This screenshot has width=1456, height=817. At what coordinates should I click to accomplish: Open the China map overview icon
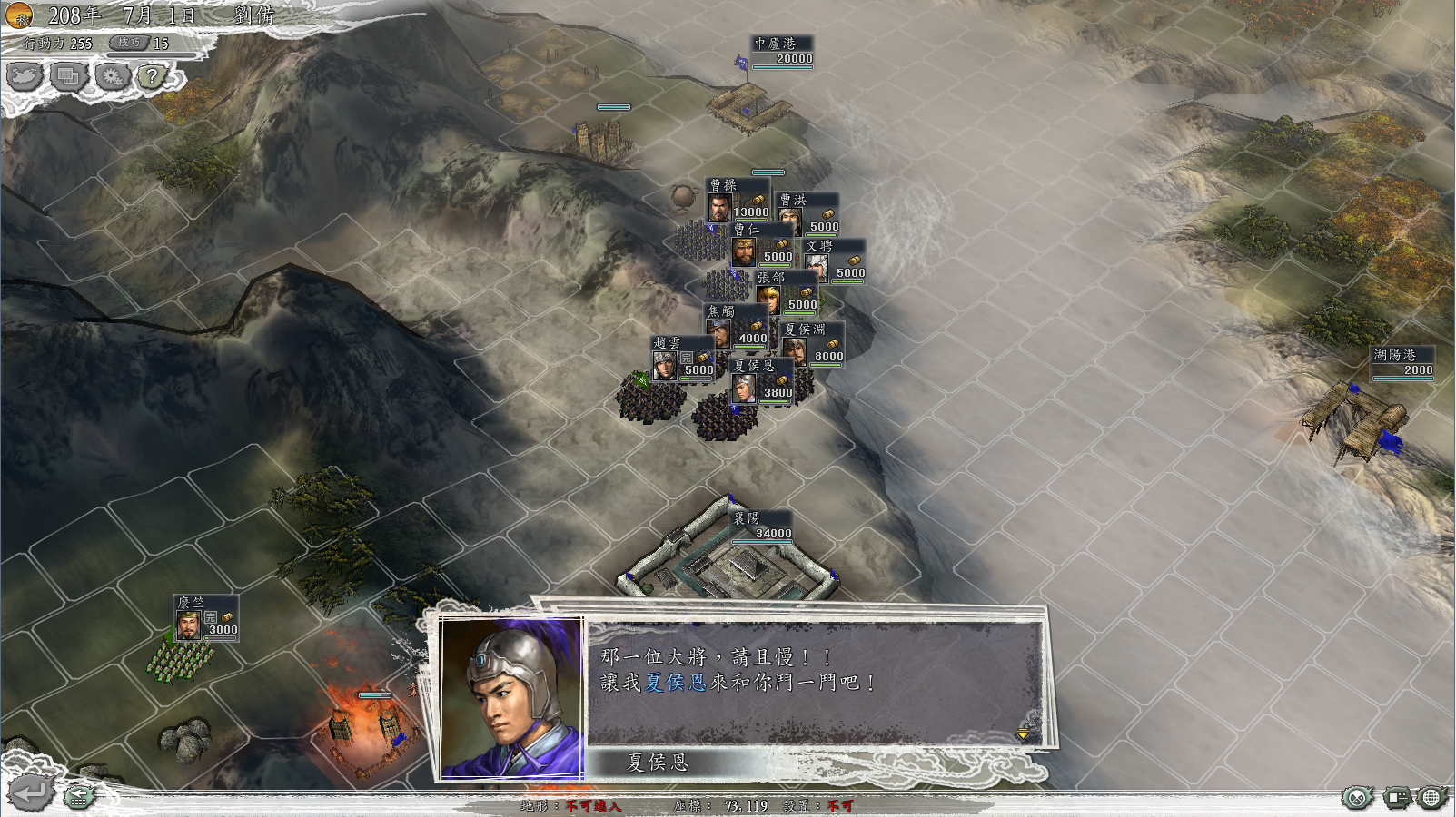(25, 76)
